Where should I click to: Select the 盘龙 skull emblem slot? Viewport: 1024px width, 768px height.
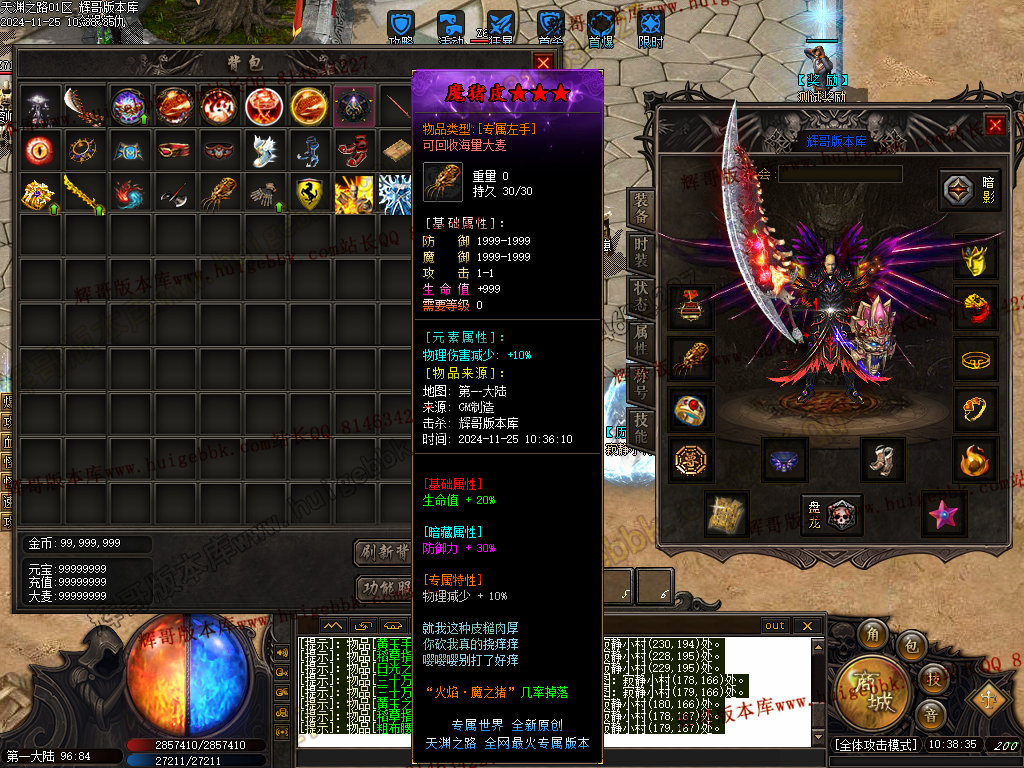[832, 513]
